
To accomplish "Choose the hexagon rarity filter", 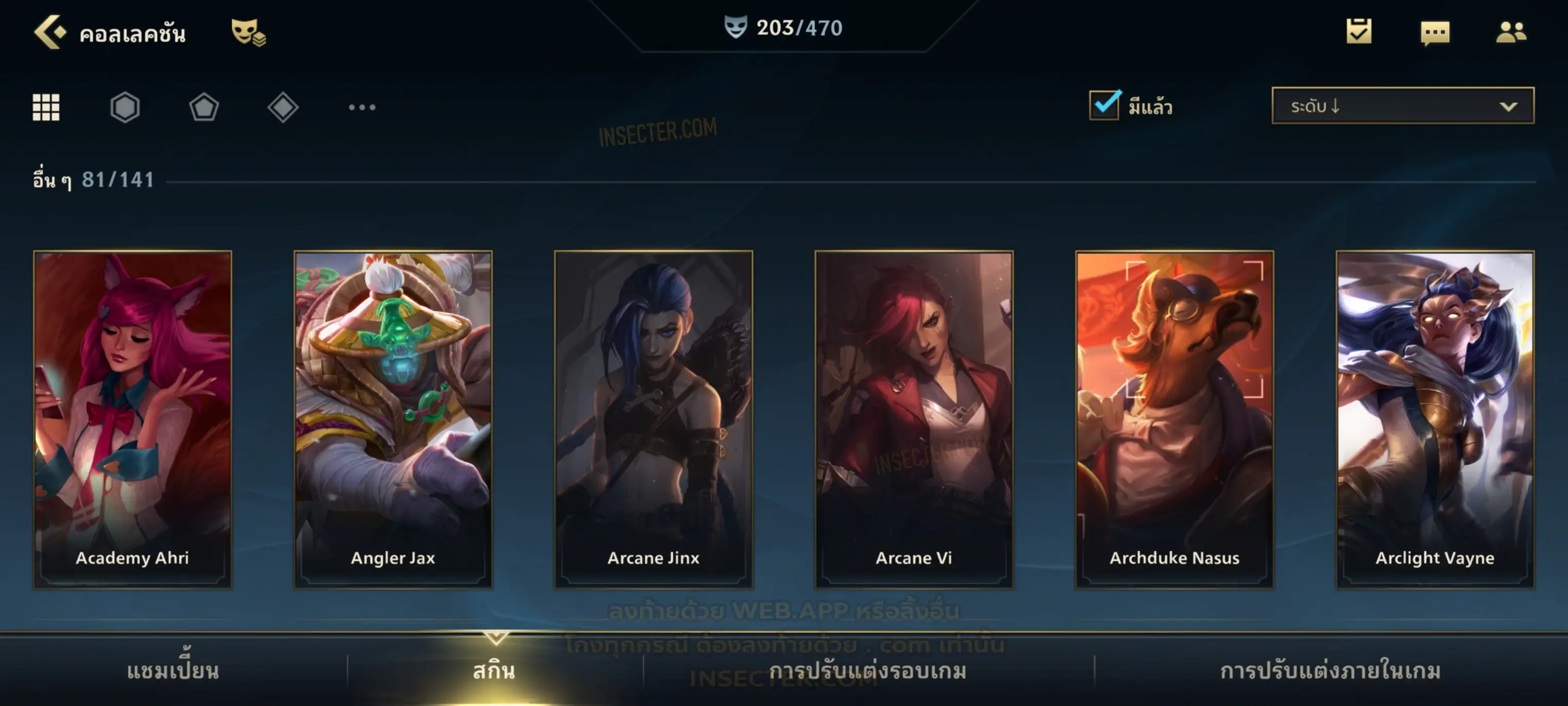I will coord(125,107).
